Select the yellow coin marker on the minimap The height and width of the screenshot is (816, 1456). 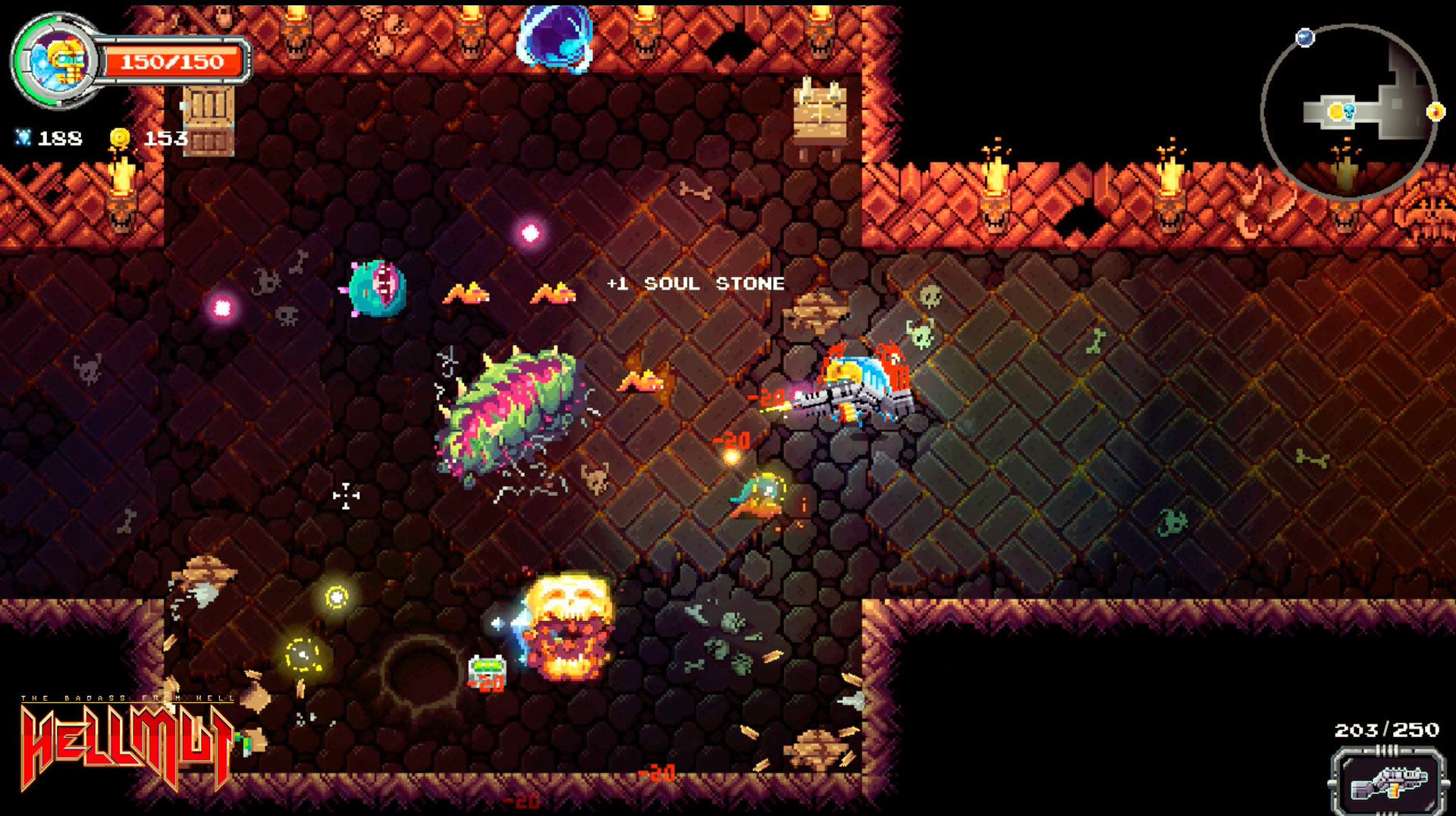tap(1335, 111)
